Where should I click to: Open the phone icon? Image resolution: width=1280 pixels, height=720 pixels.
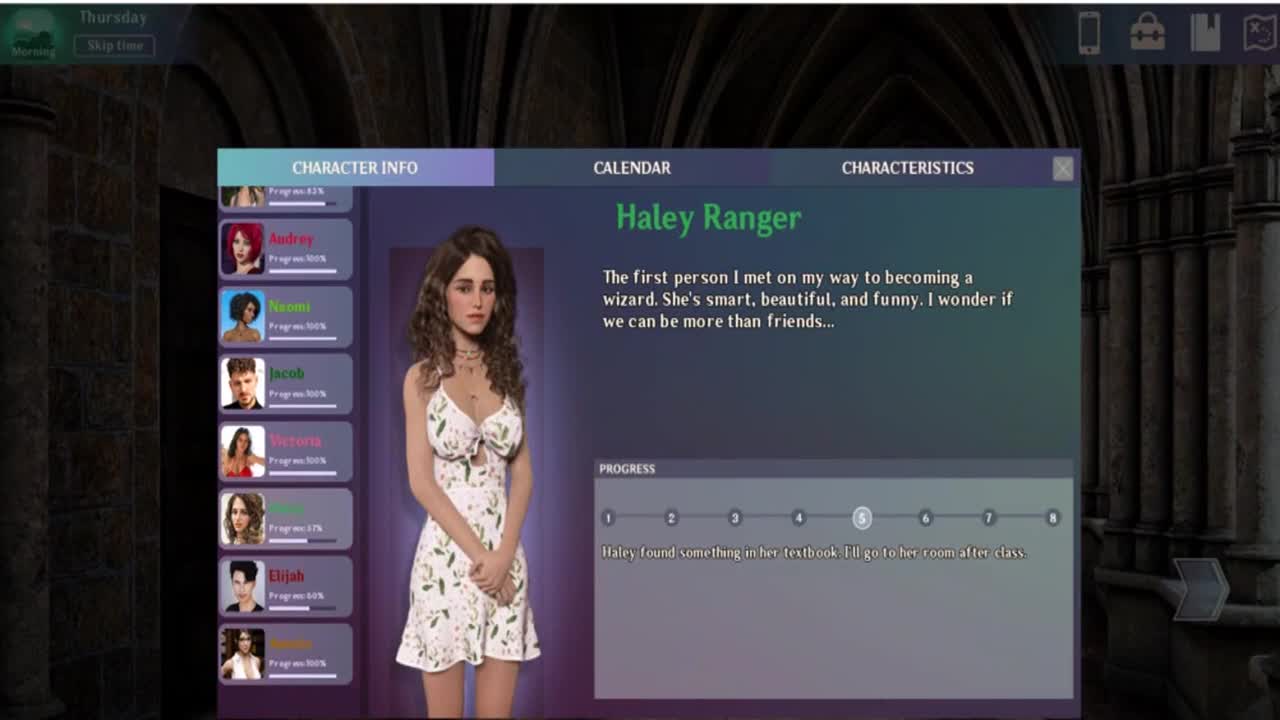(1089, 33)
